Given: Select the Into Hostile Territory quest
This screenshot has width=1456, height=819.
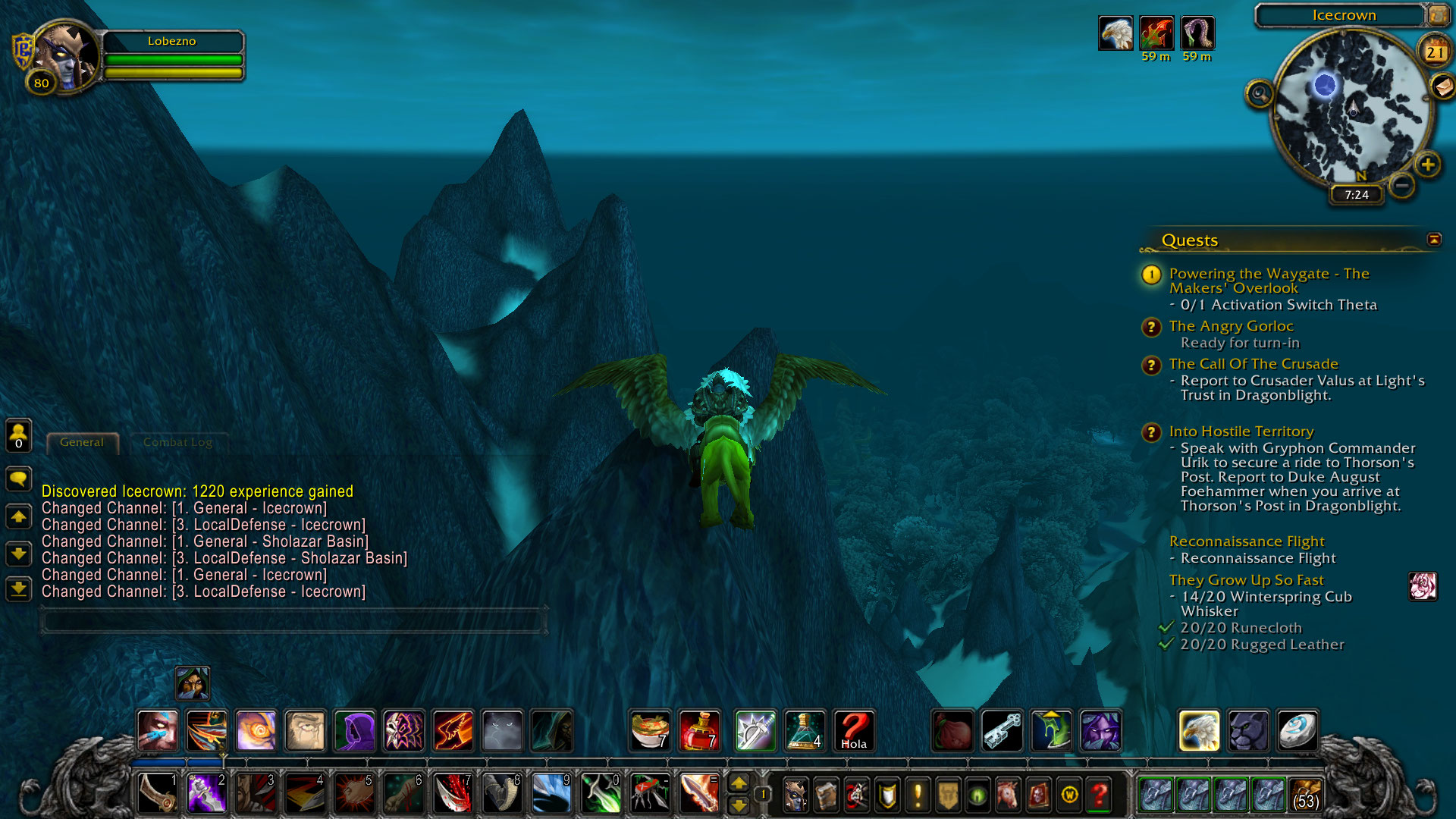Looking at the screenshot, I should coord(1241,431).
